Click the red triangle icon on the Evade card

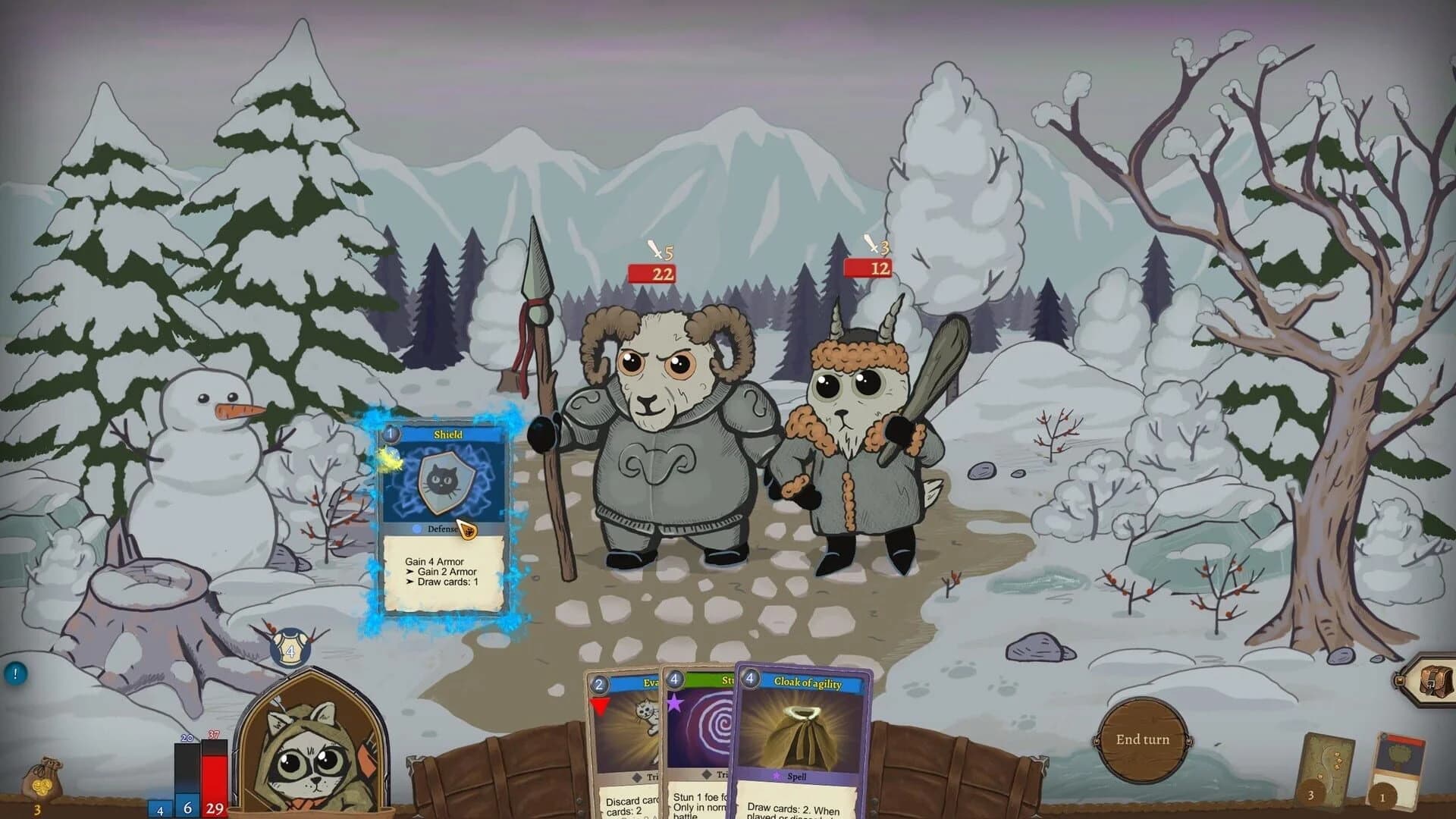pyautogui.click(x=601, y=707)
